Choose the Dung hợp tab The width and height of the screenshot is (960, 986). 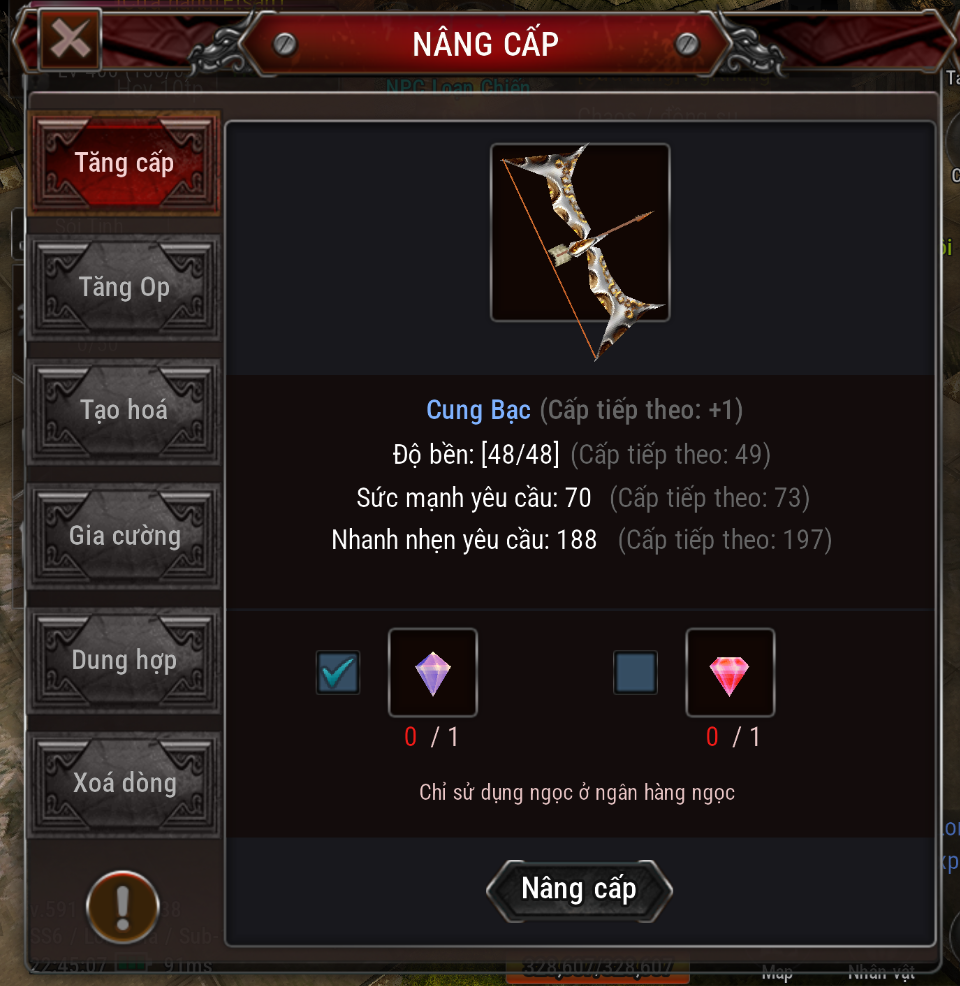(124, 660)
